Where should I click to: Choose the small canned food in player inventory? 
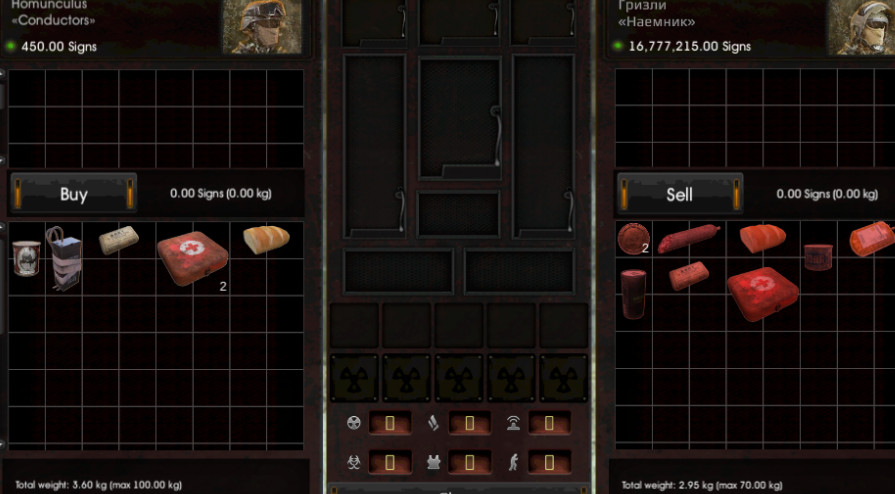coord(818,257)
